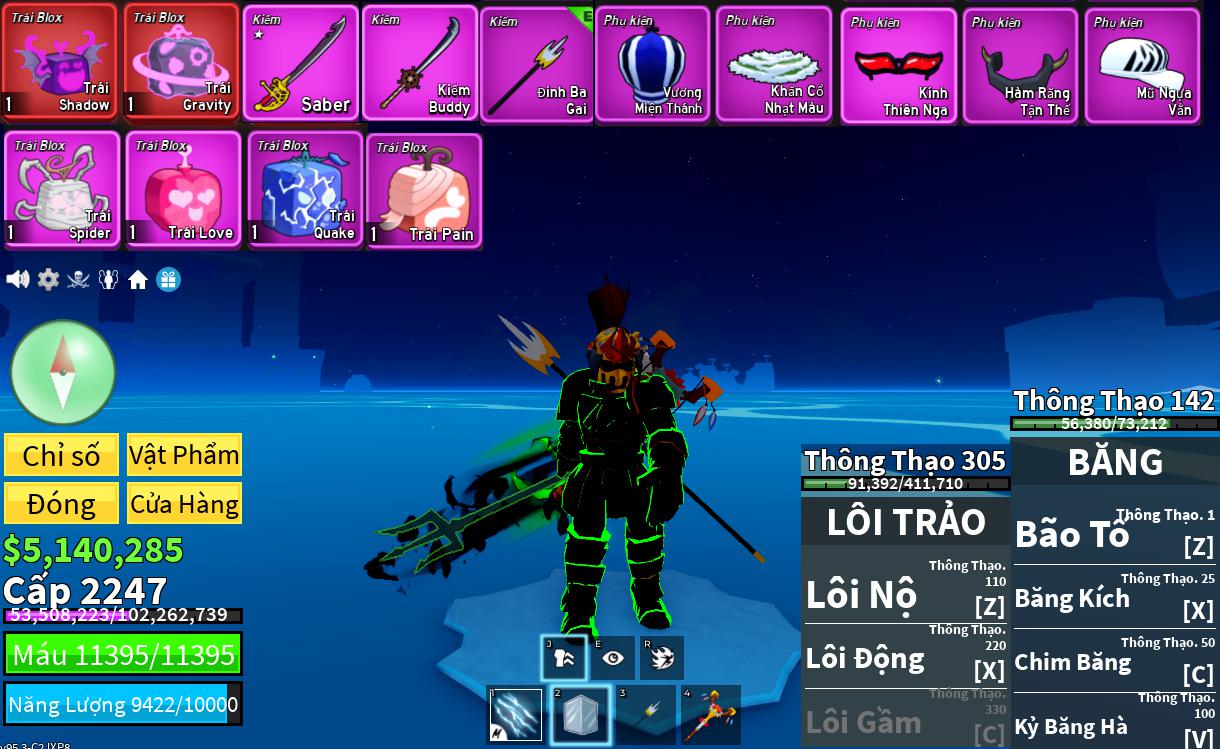
Task: Choose the Trái Gravity fruit slot
Action: 181,62
